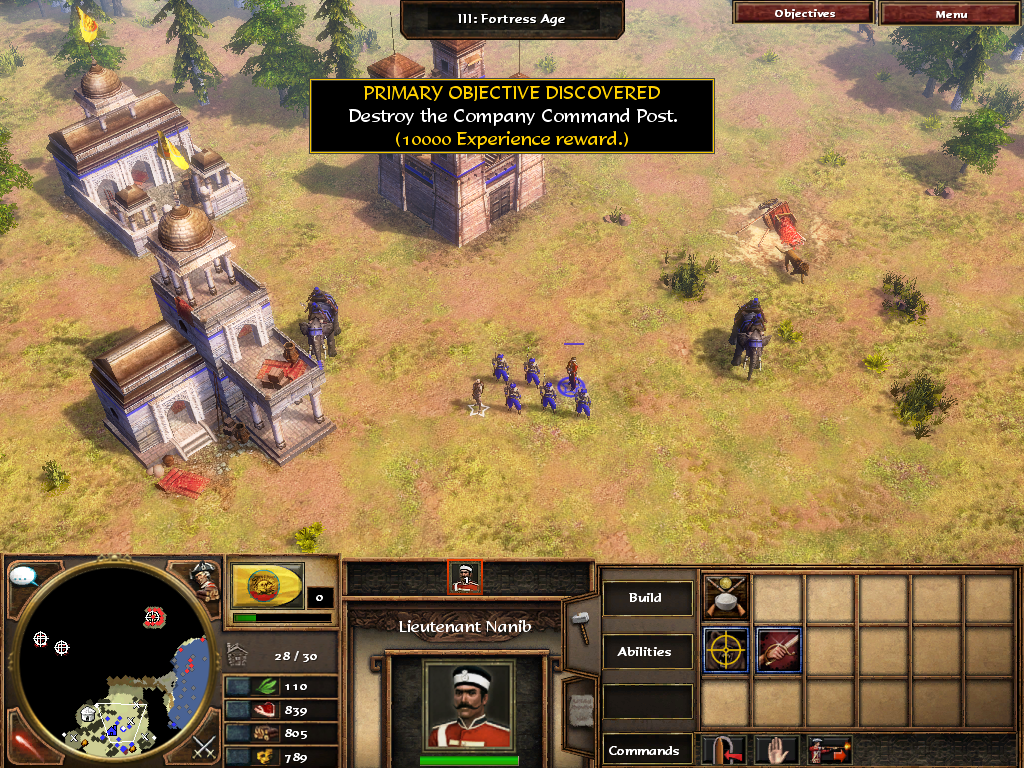Click the explorer portrait beside the minimap
This screenshot has width=1024, height=768.
[x=206, y=580]
